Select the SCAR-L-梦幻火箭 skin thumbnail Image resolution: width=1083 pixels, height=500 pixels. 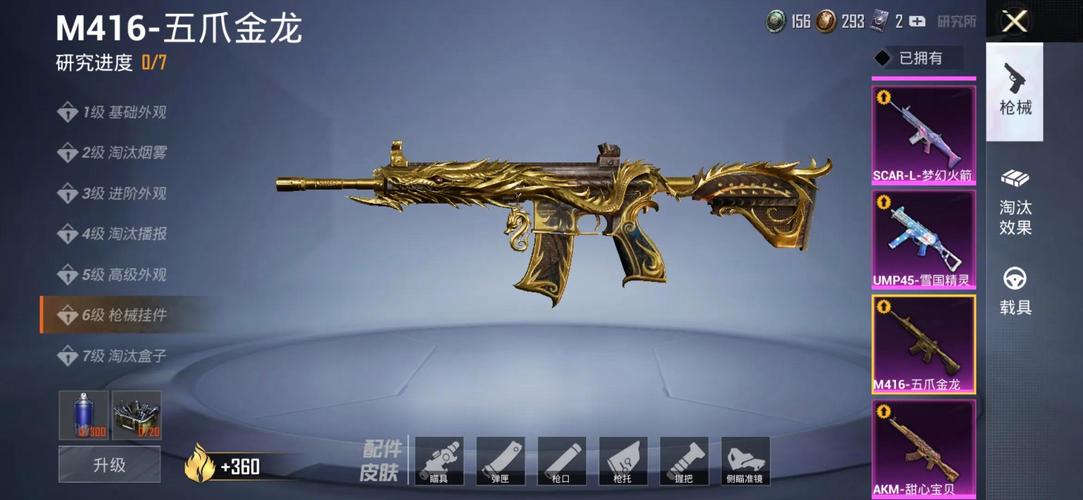tap(924, 136)
